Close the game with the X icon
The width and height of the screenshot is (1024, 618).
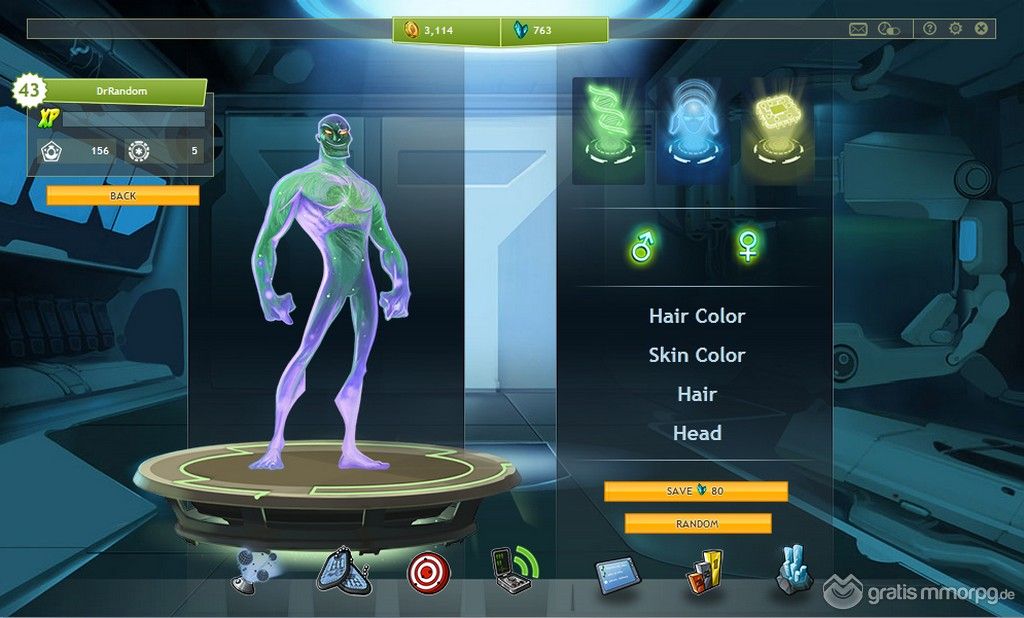[x=981, y=29]
